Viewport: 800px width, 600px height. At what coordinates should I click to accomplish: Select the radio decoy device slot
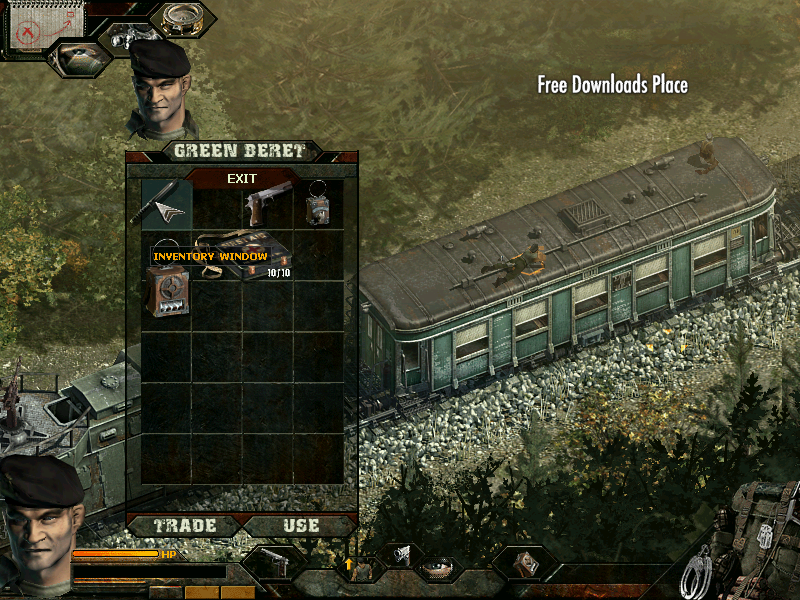pyautogui.click(x=167, y=292)
